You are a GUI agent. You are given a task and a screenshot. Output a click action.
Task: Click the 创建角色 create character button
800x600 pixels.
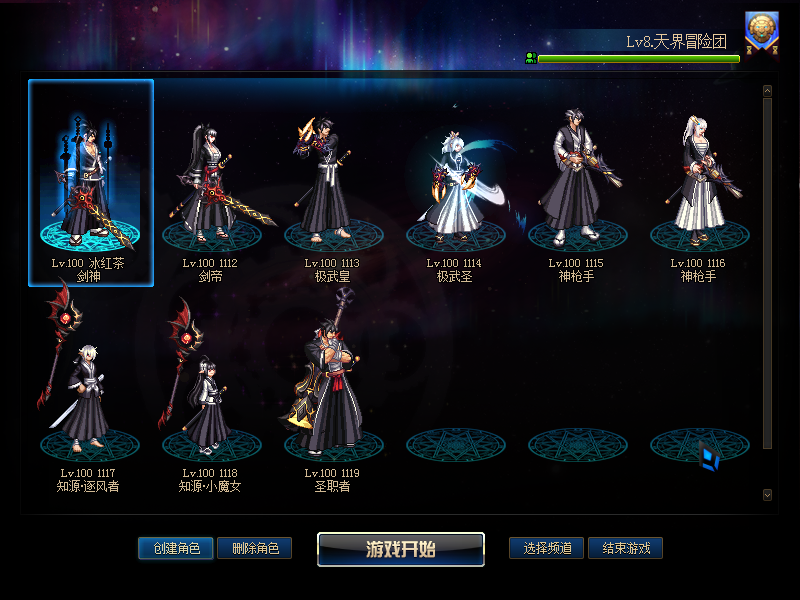tap(176, 548)
